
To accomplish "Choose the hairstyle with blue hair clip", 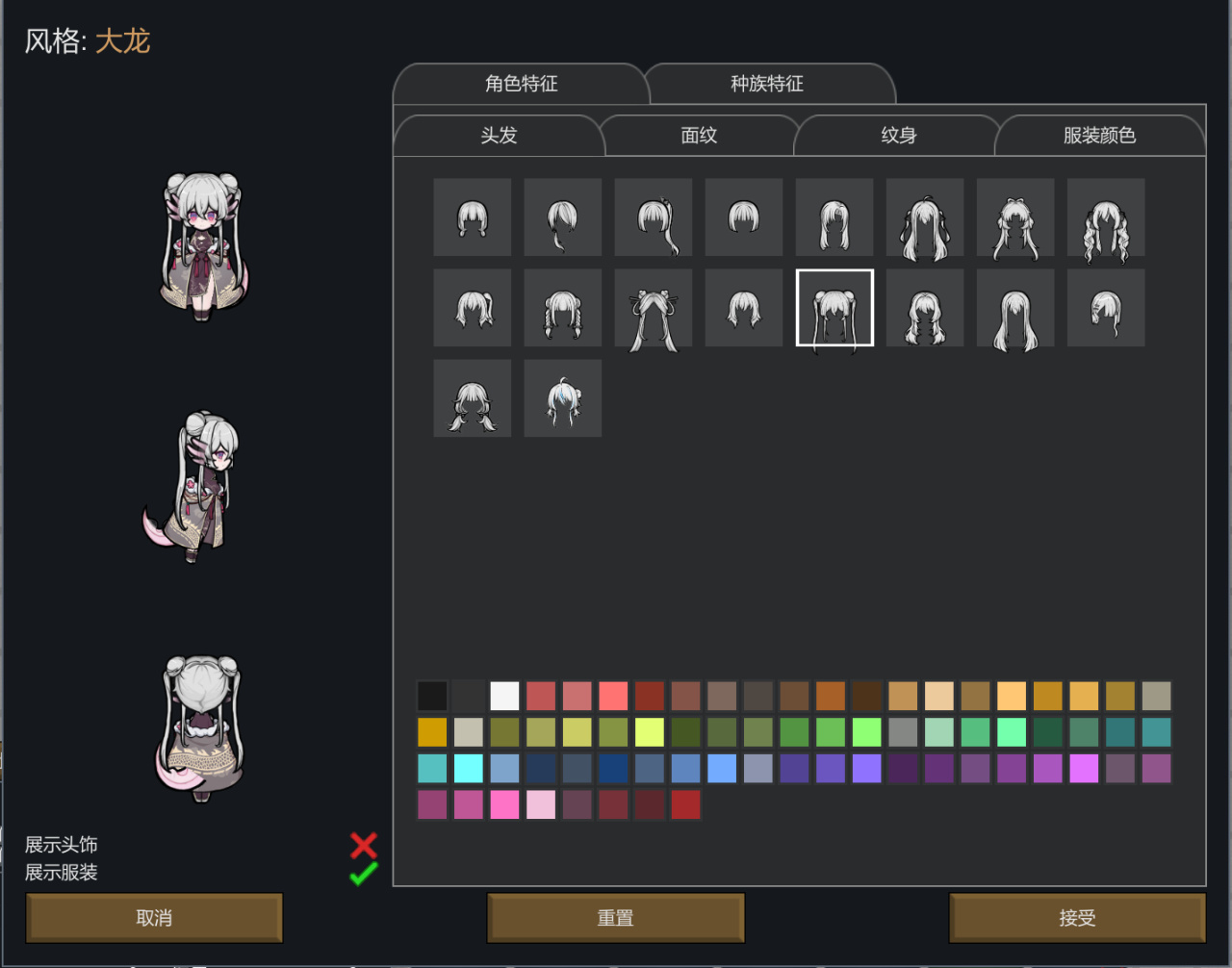I will [x=563, y=398].
